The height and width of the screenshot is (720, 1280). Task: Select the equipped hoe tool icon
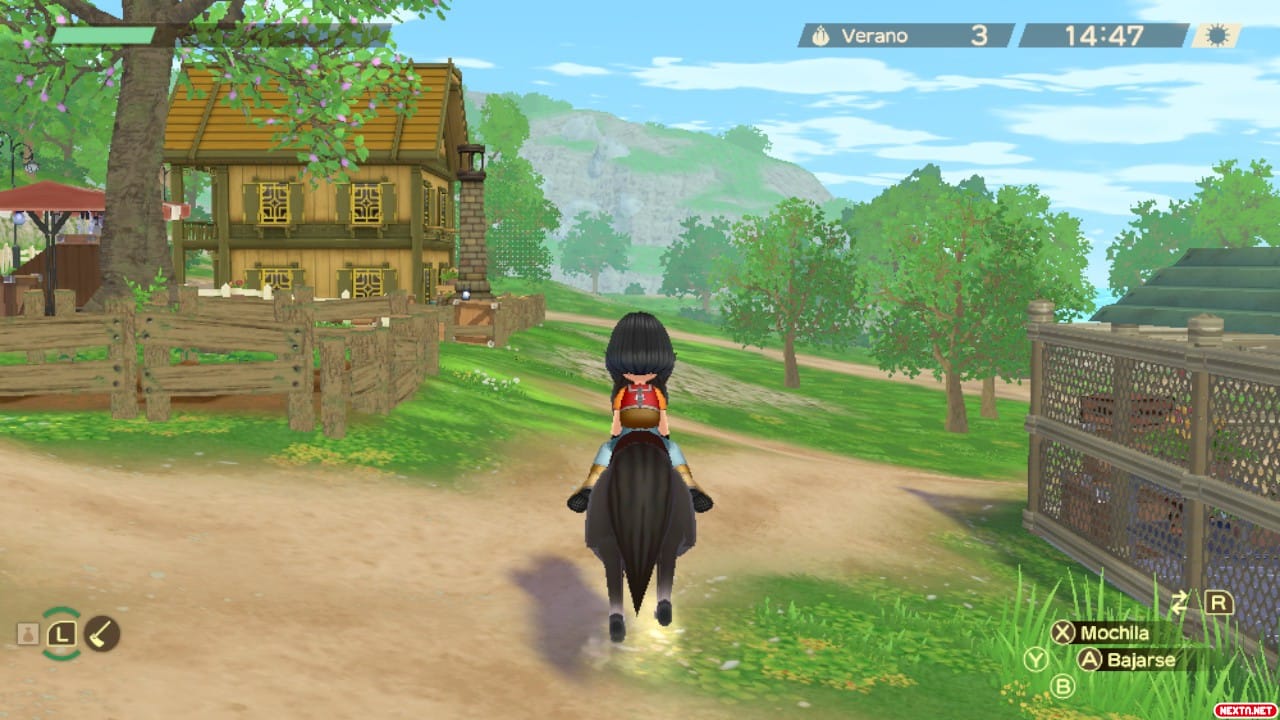coord(102,633)
